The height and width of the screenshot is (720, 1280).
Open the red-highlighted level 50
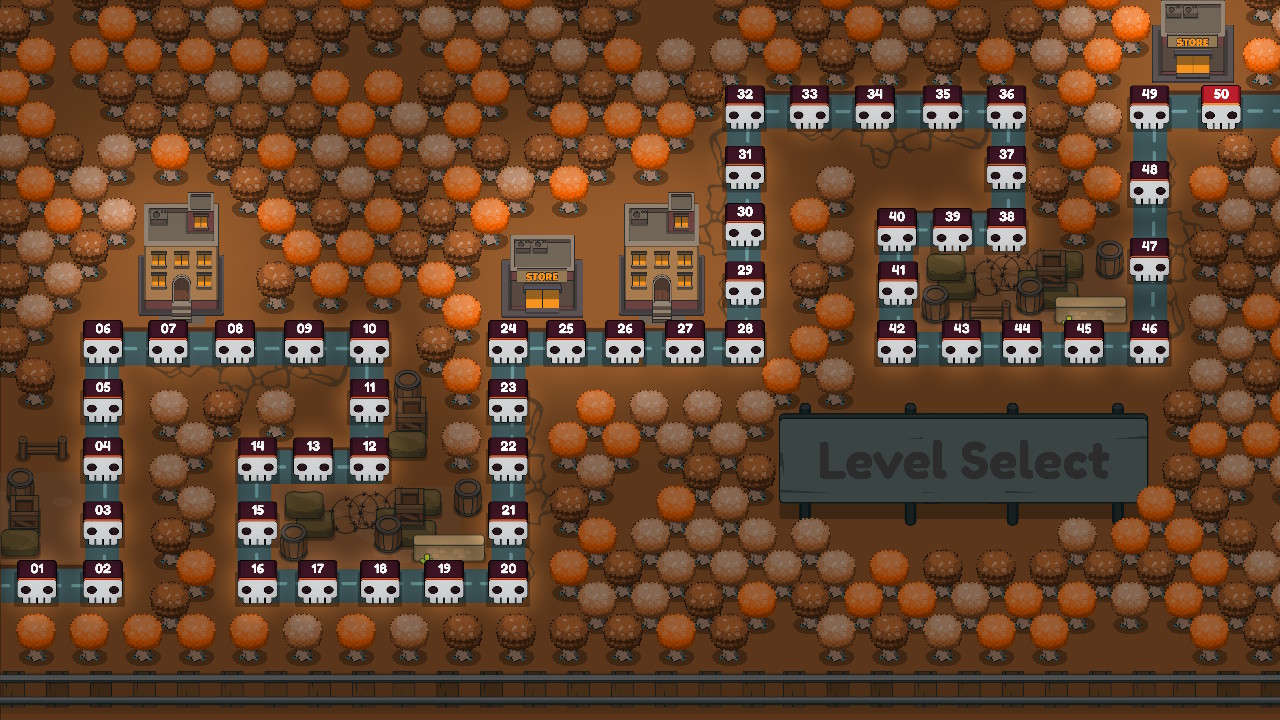pos(1221,108)
